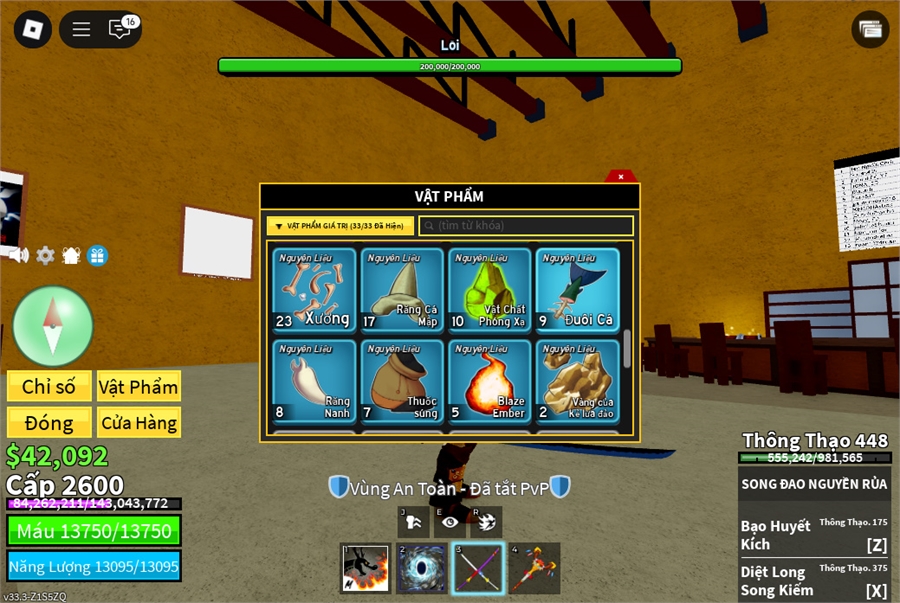
Task: Open the Roblox chat with 16 notifications
Action: (121, 29)
